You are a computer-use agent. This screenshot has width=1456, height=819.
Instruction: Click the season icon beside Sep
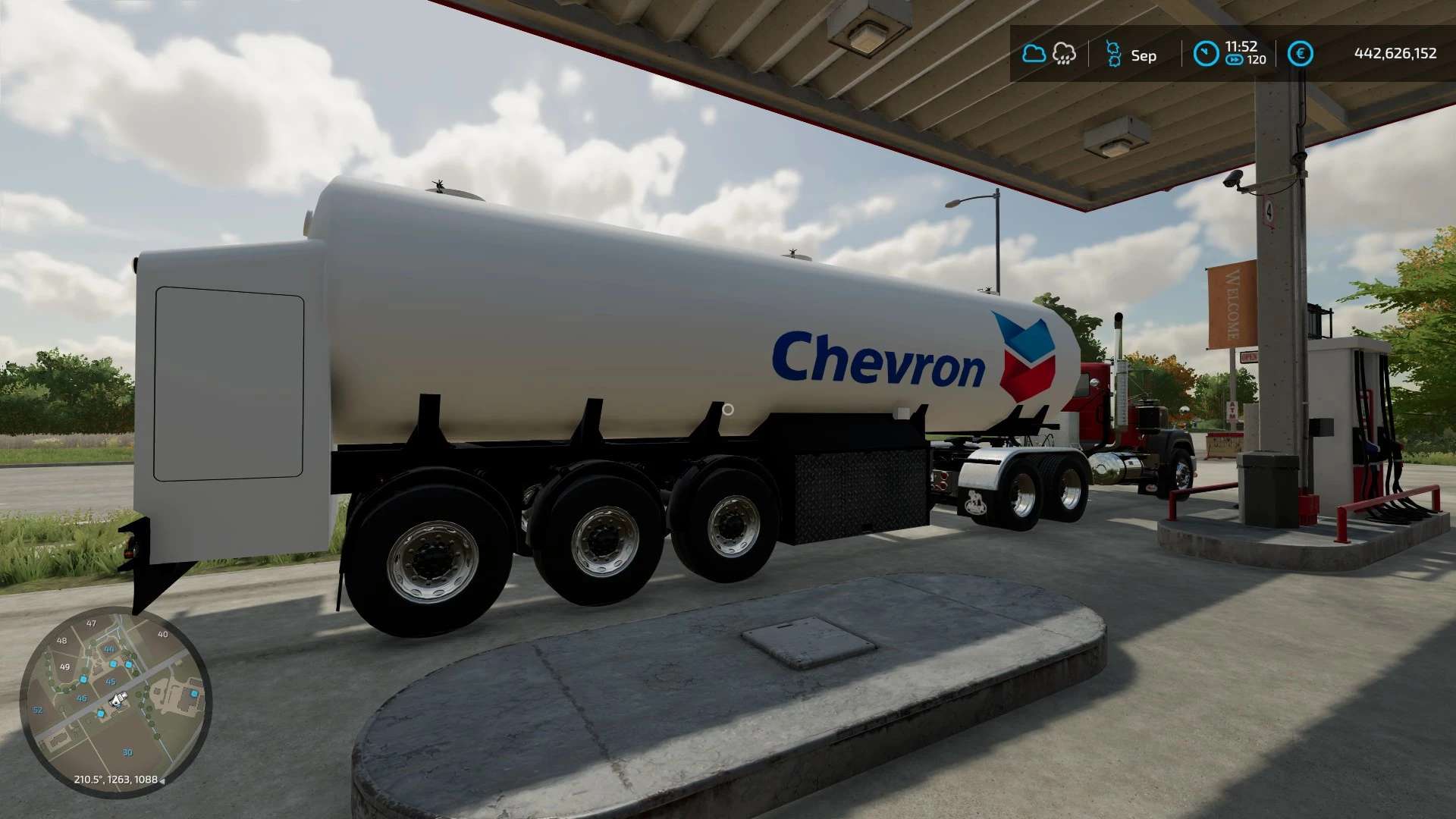(x=1113, y=55)
